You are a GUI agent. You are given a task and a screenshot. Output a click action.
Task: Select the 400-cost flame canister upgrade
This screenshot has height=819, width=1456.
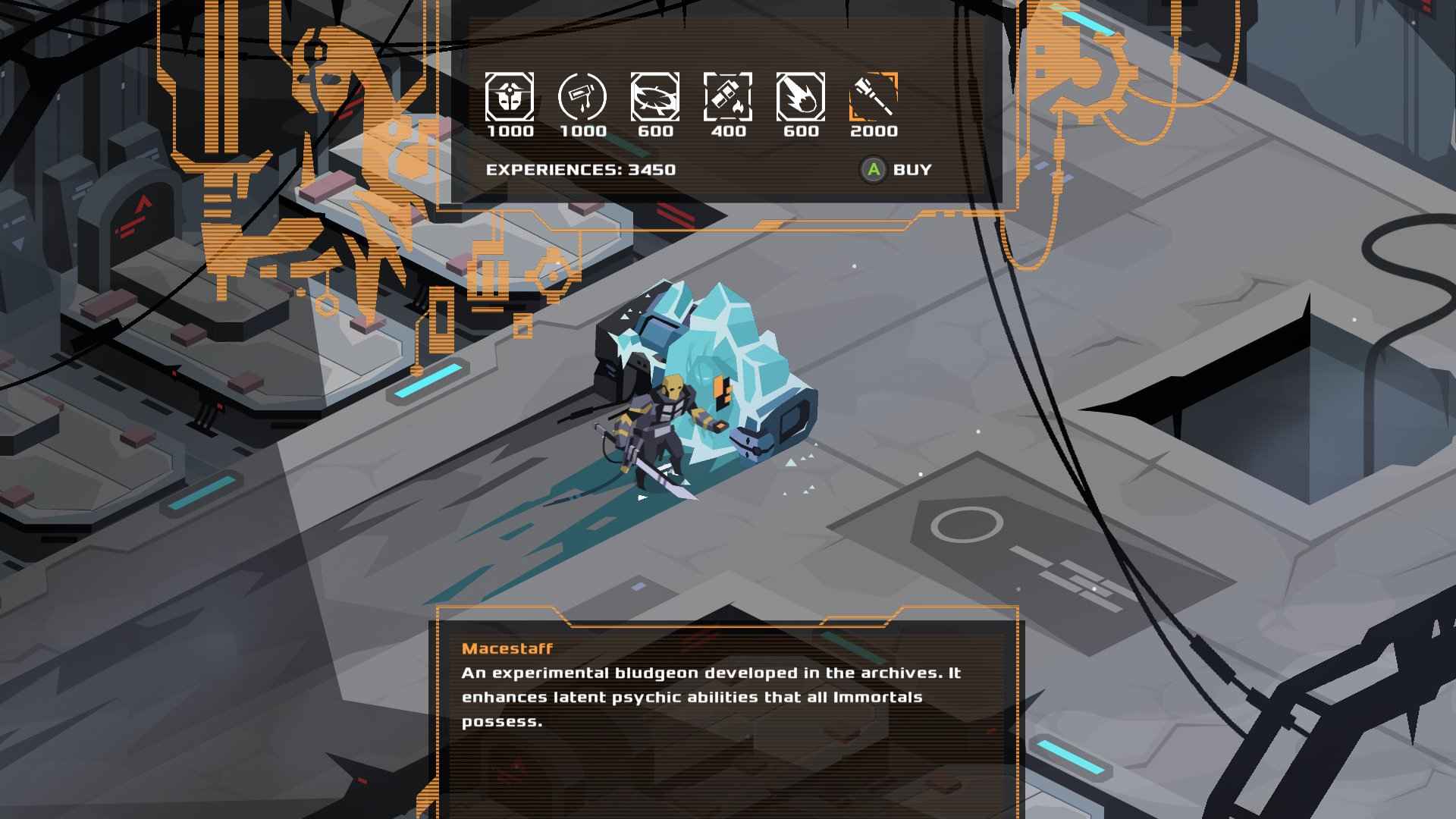pyautogui.click(x=728, y=97)
